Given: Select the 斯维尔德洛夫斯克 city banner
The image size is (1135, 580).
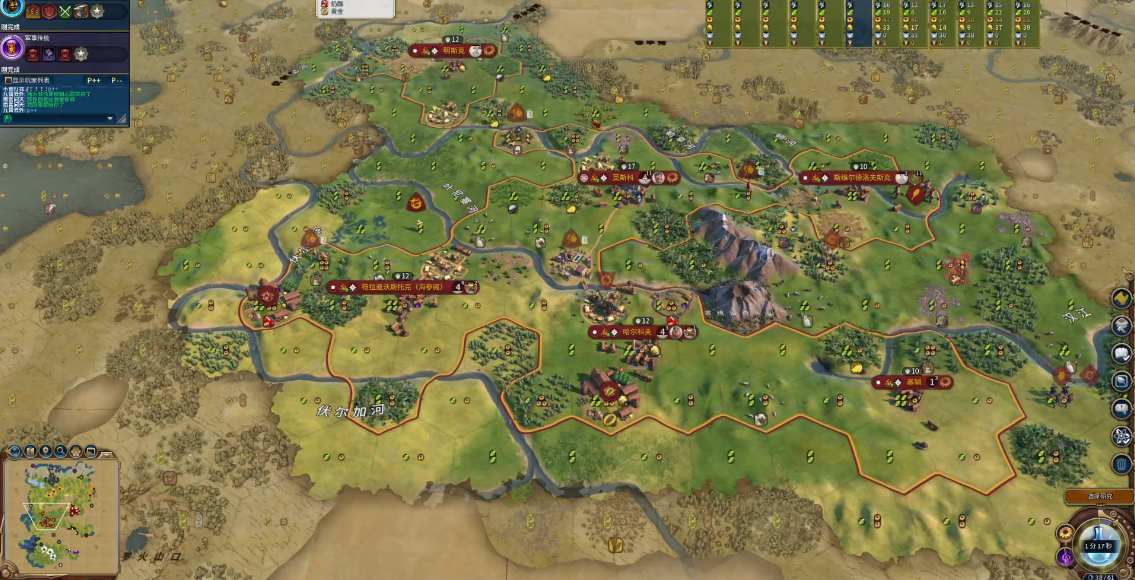Looking at the screenshot, I should click(x=859, y=178).
